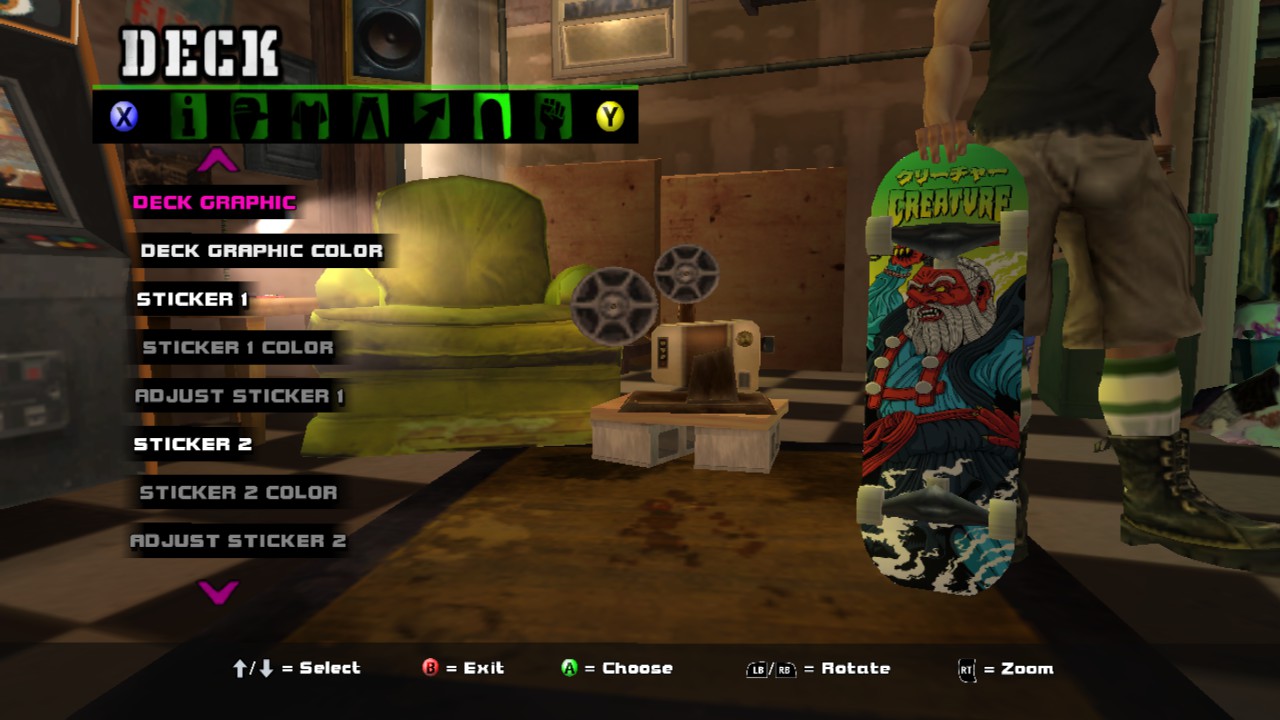1280x720 pixels.
Task: Open Sticker 2 Color option
Action: (238, 492)
